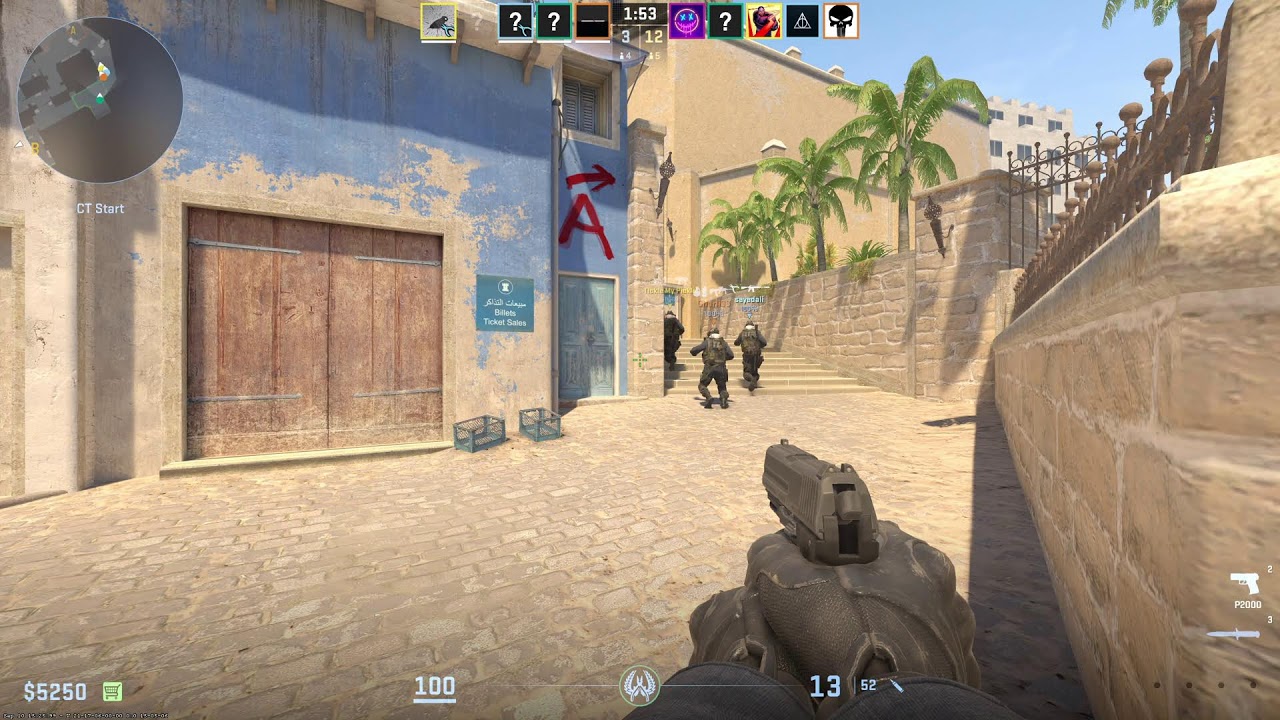This screenshot has height=720, width=1280.
Task: Click the first question mark teammate avatar
Action: click(x=516, y=21)
